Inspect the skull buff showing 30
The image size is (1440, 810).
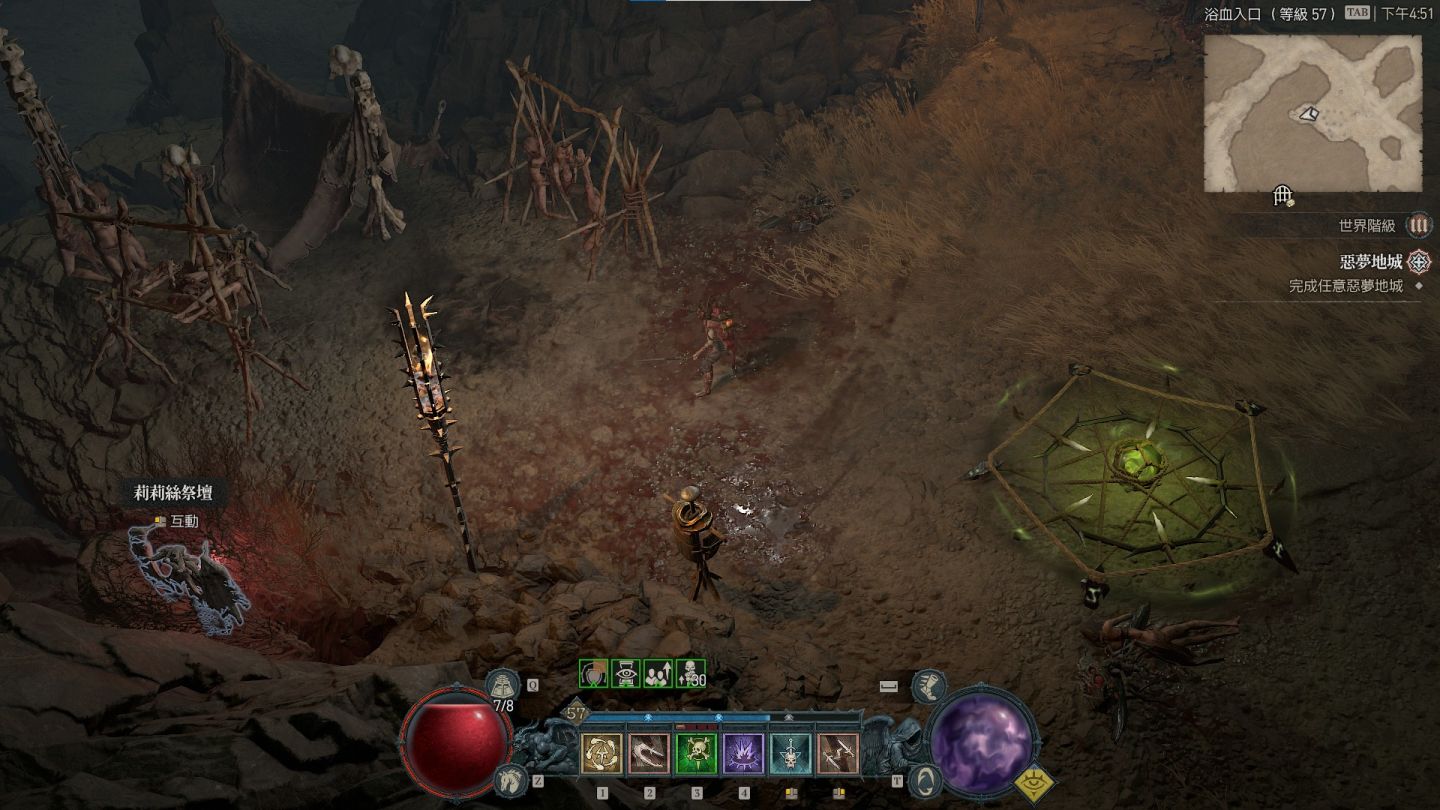[x=690, y=674]
